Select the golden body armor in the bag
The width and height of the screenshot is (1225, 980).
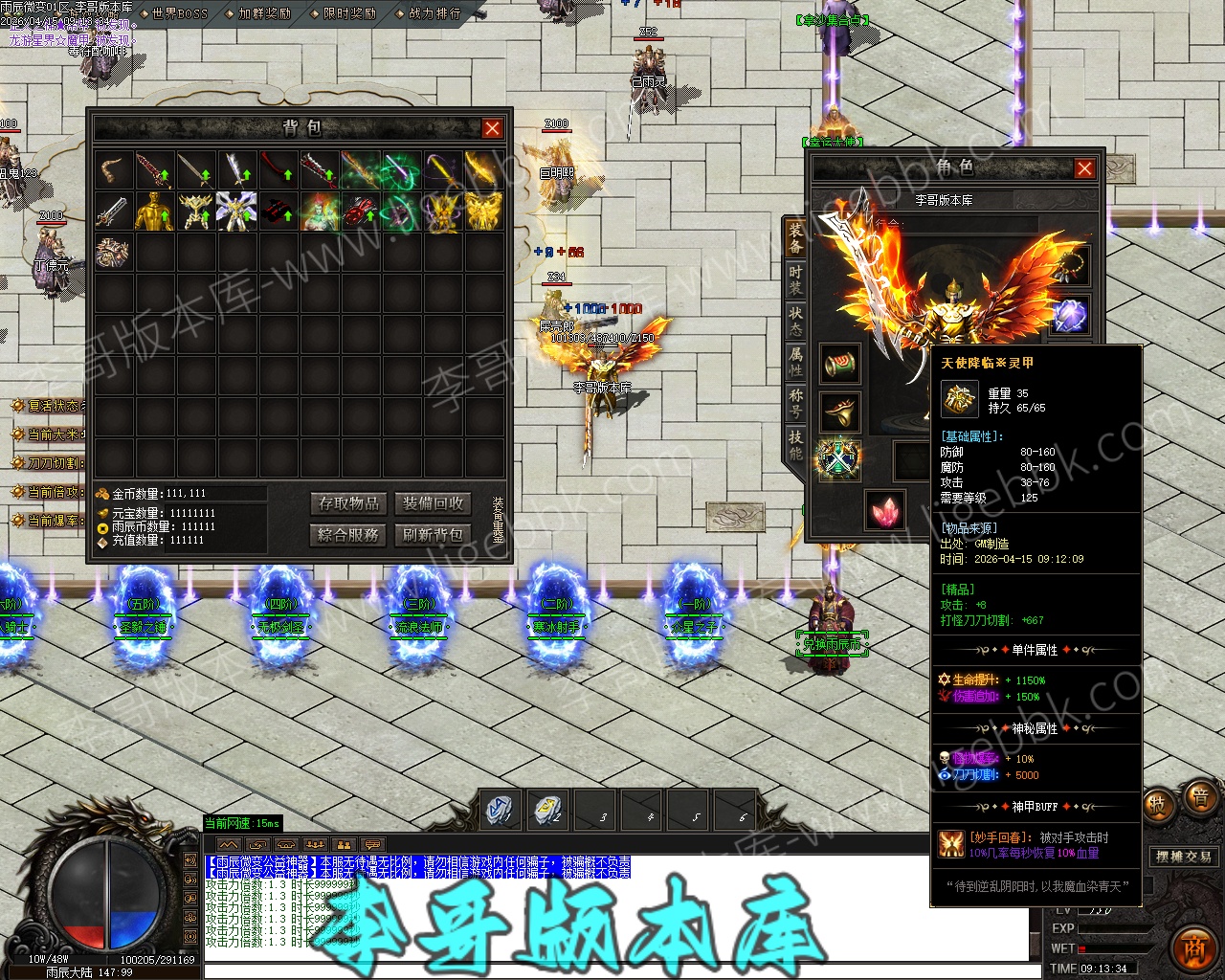click(154, 212)
